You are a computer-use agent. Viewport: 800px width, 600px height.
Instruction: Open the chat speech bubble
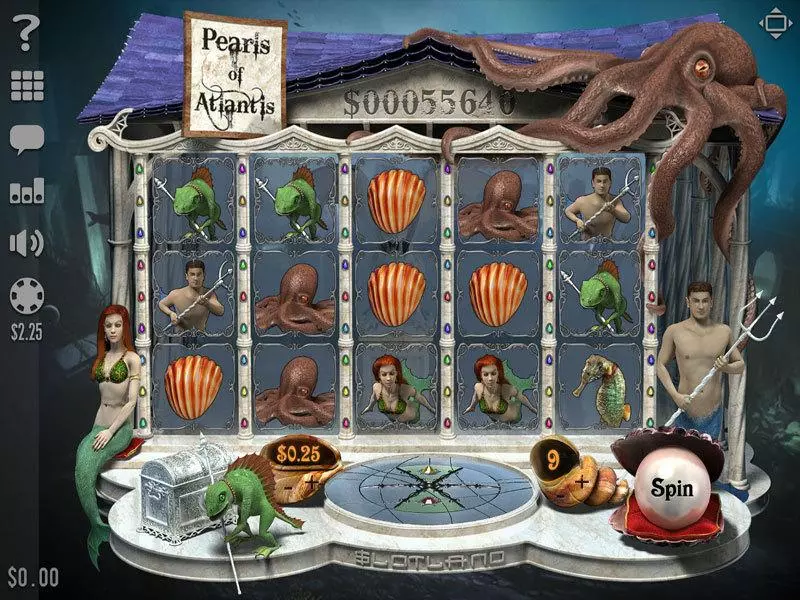(x=27, y=139)
